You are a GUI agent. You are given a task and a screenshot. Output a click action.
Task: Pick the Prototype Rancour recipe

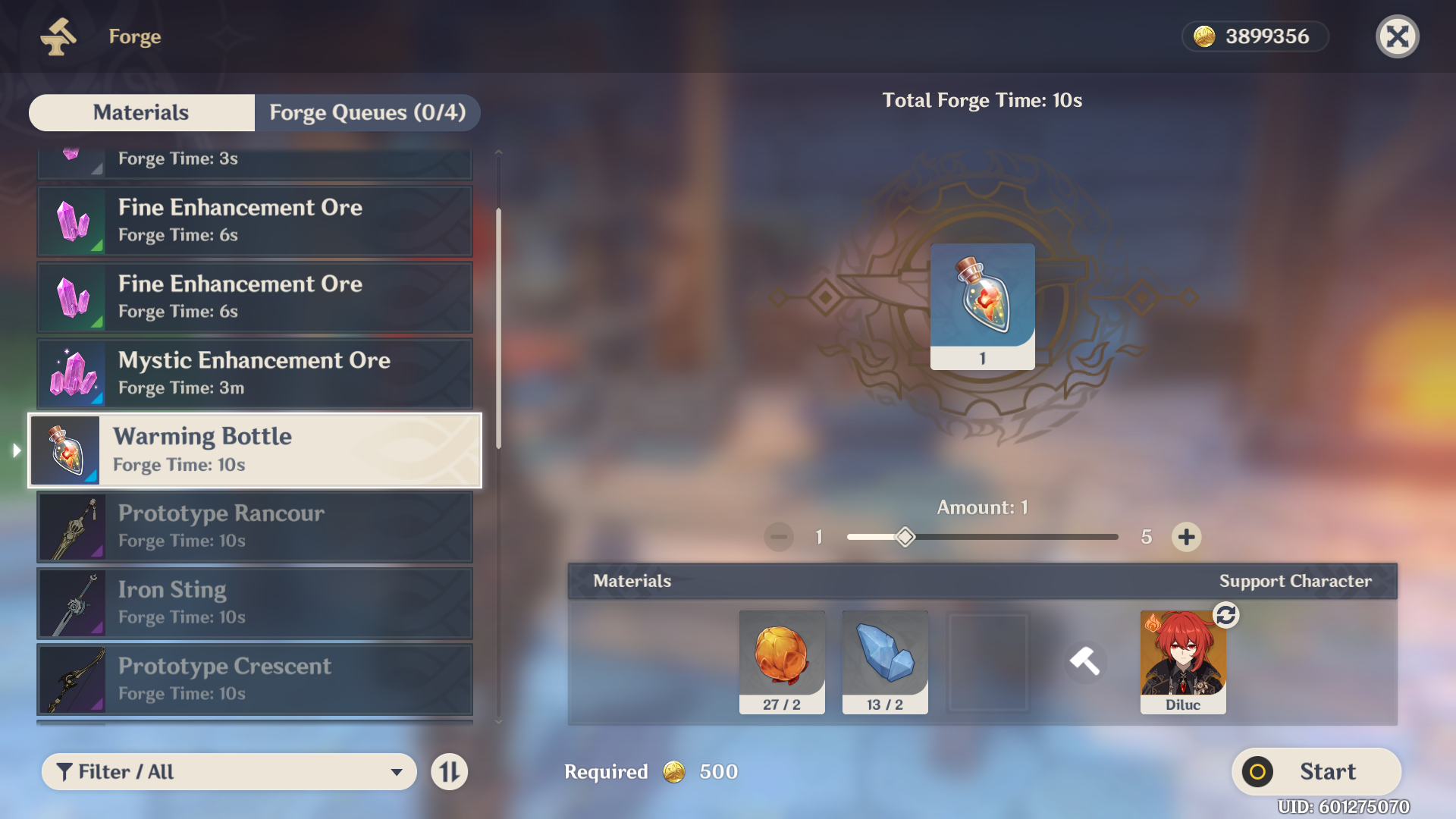click(x=255, y=526)
